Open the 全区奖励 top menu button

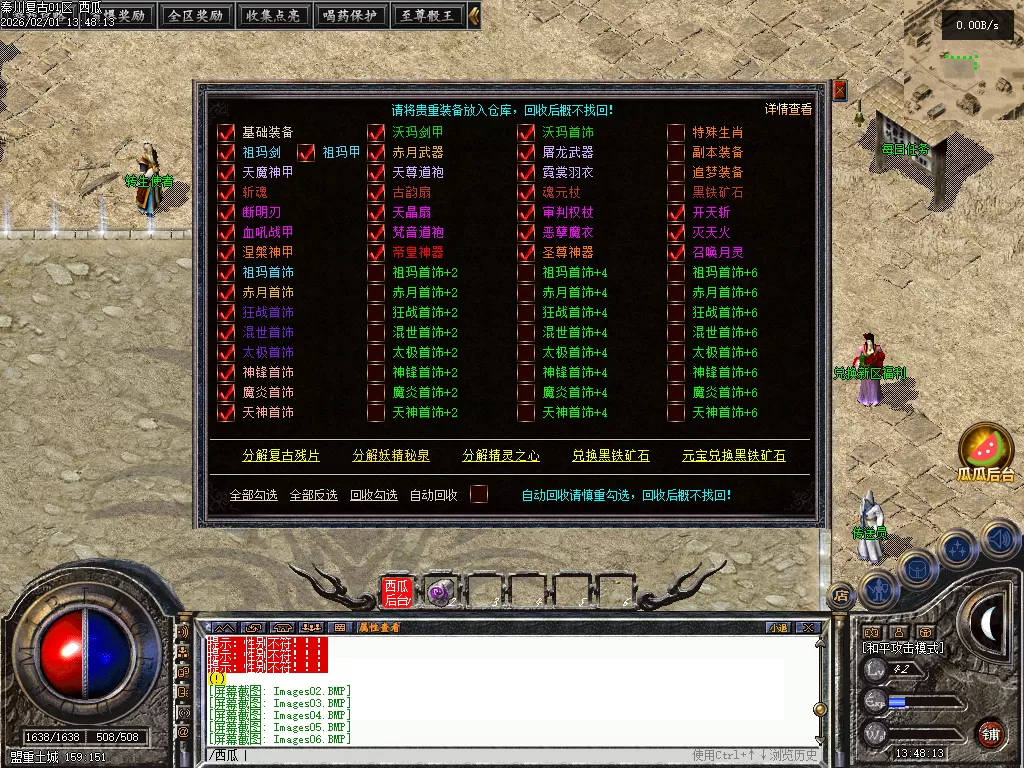click(195, 15)
